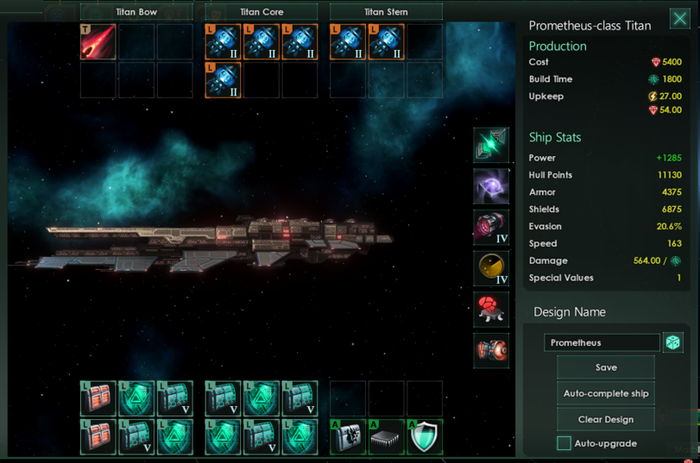Open the green reactor component slot
This screenshot has height=463, width=700.
click(491, 145)
